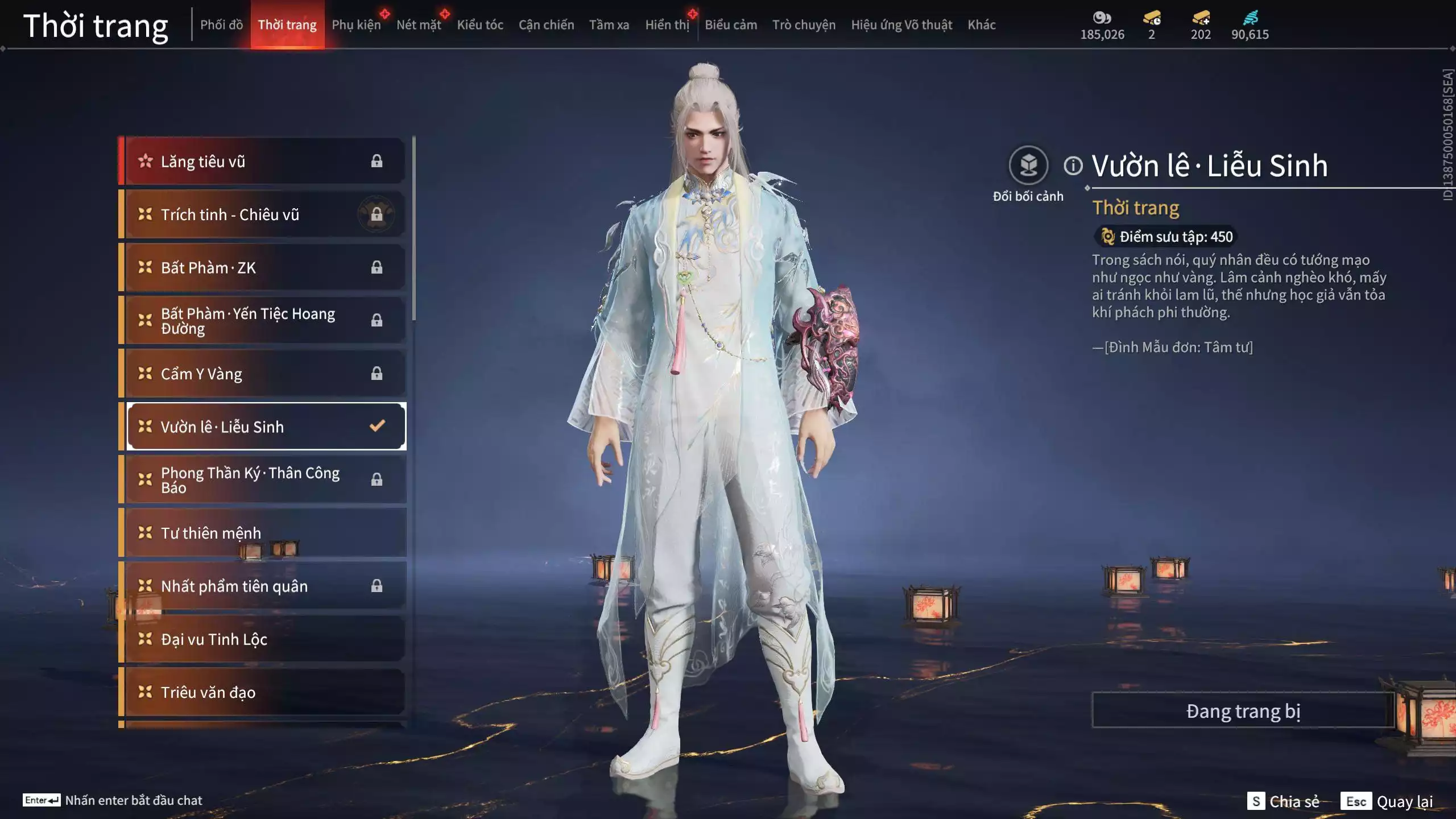The width and height of the screenshot is (1456, 819).
Task: Open the Phụ kiện tab
Action: click(356, 25)
